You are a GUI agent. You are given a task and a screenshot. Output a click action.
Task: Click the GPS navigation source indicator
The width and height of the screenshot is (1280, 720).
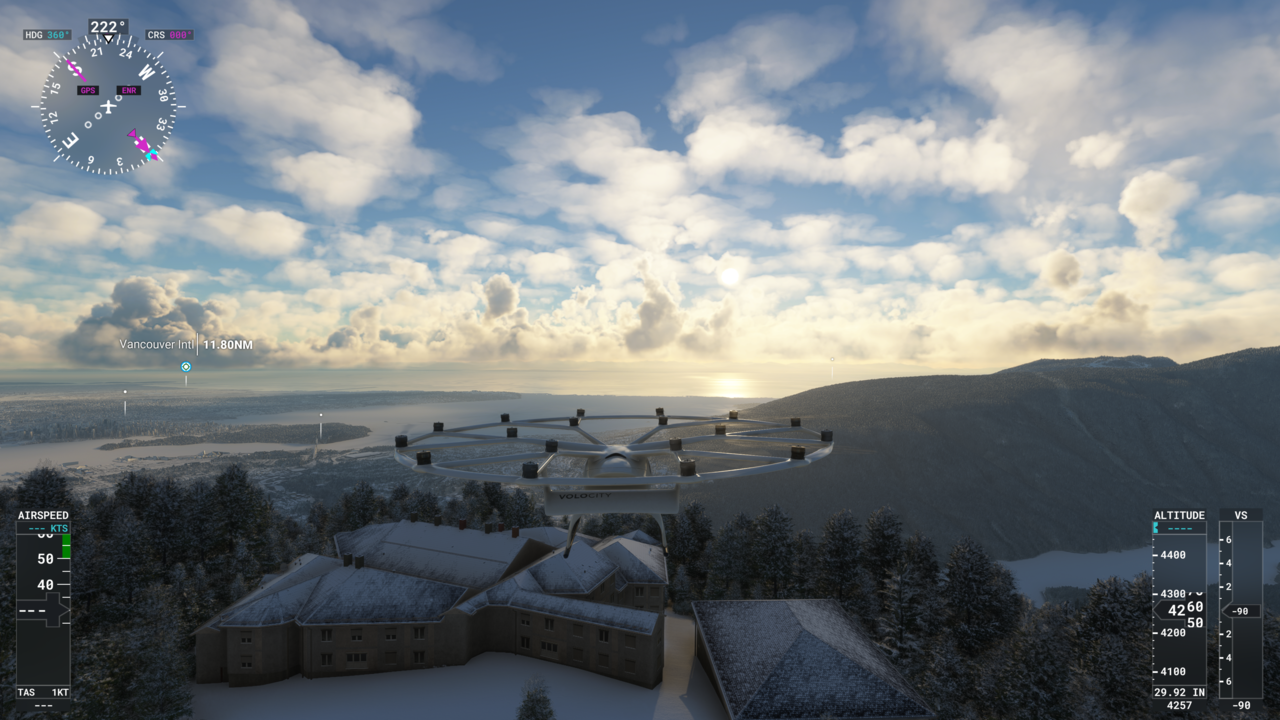(x=88, y=90)
